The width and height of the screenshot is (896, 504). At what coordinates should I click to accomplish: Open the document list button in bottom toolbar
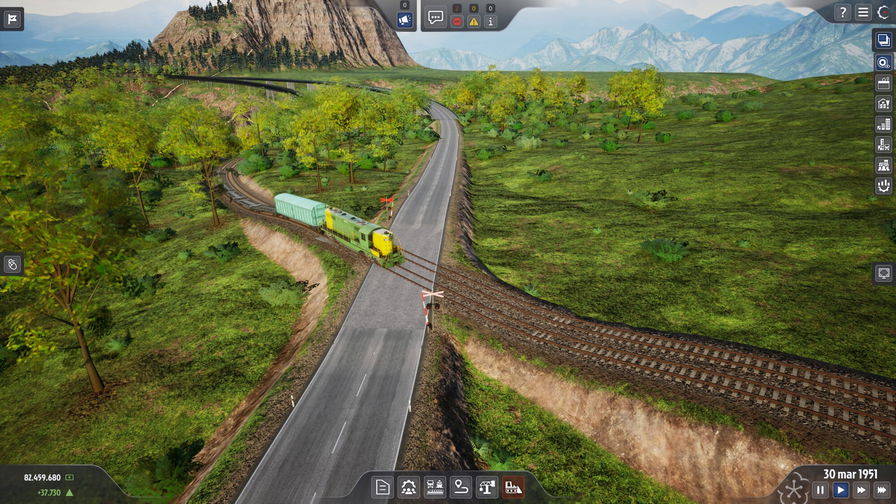coord(382,487)
